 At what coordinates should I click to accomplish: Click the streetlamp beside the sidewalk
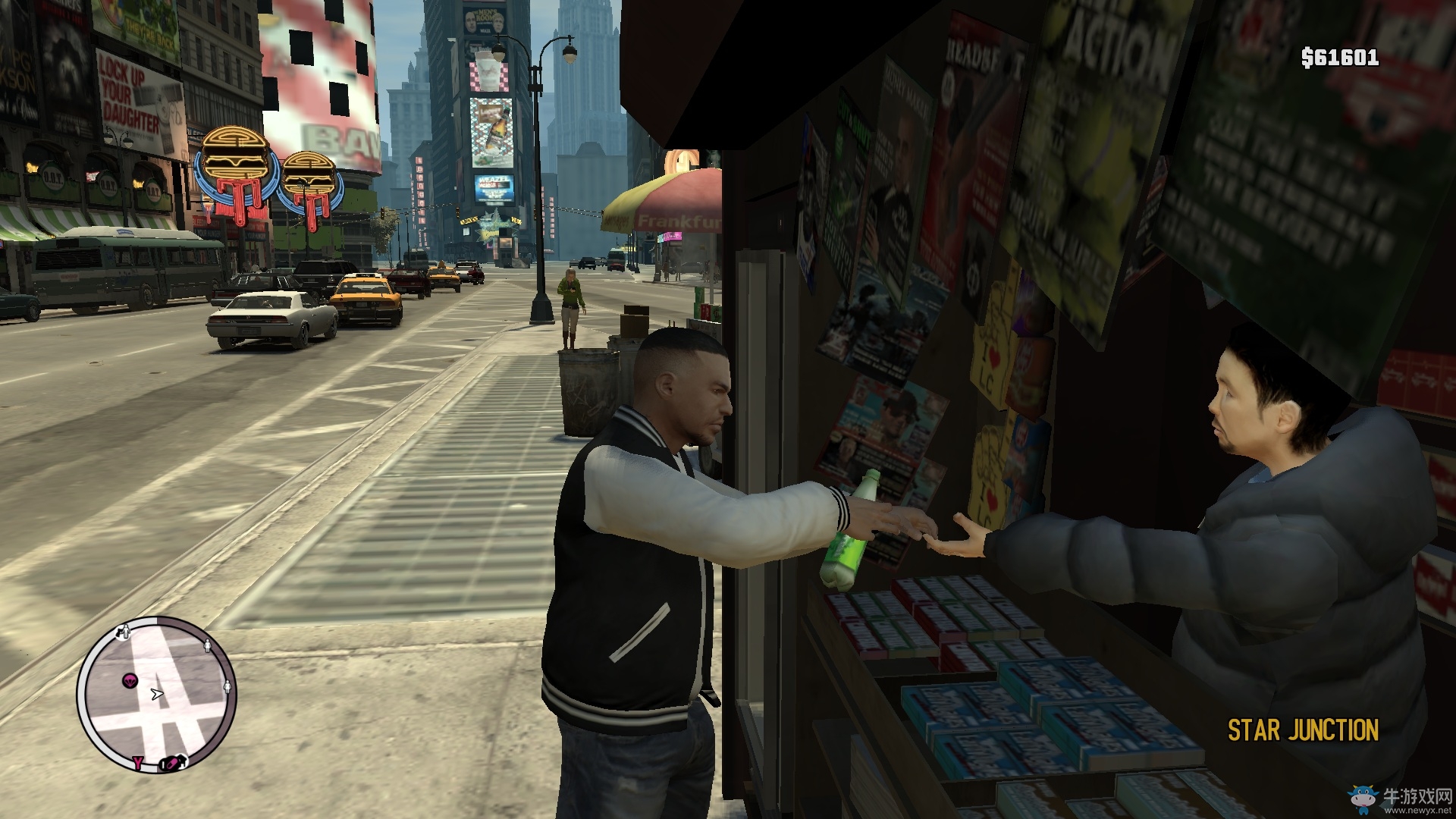tap(540, 174)
